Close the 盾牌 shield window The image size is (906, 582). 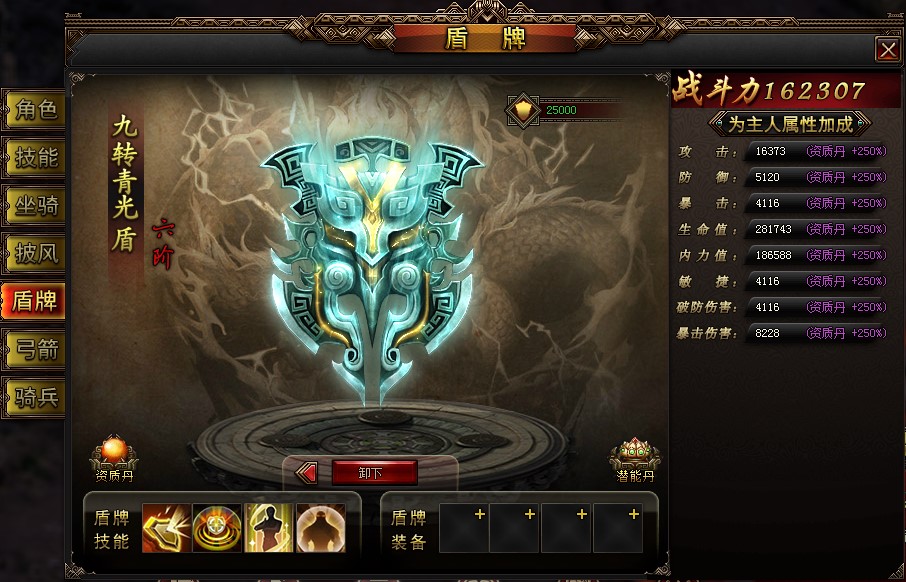[886, 50]
